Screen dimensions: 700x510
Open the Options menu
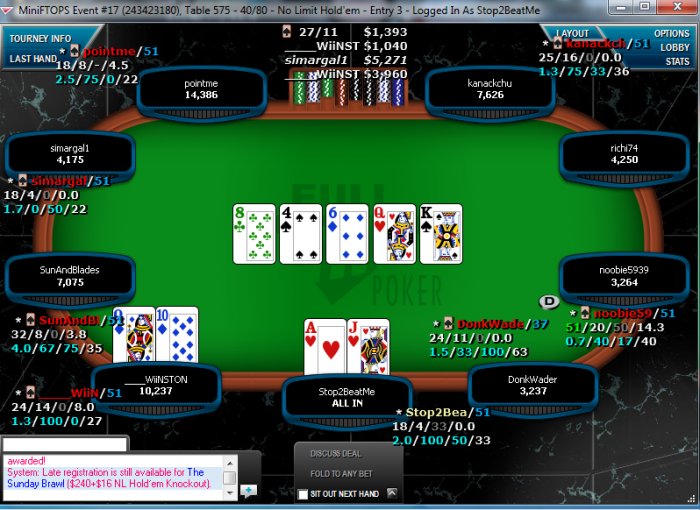point(672,33)
